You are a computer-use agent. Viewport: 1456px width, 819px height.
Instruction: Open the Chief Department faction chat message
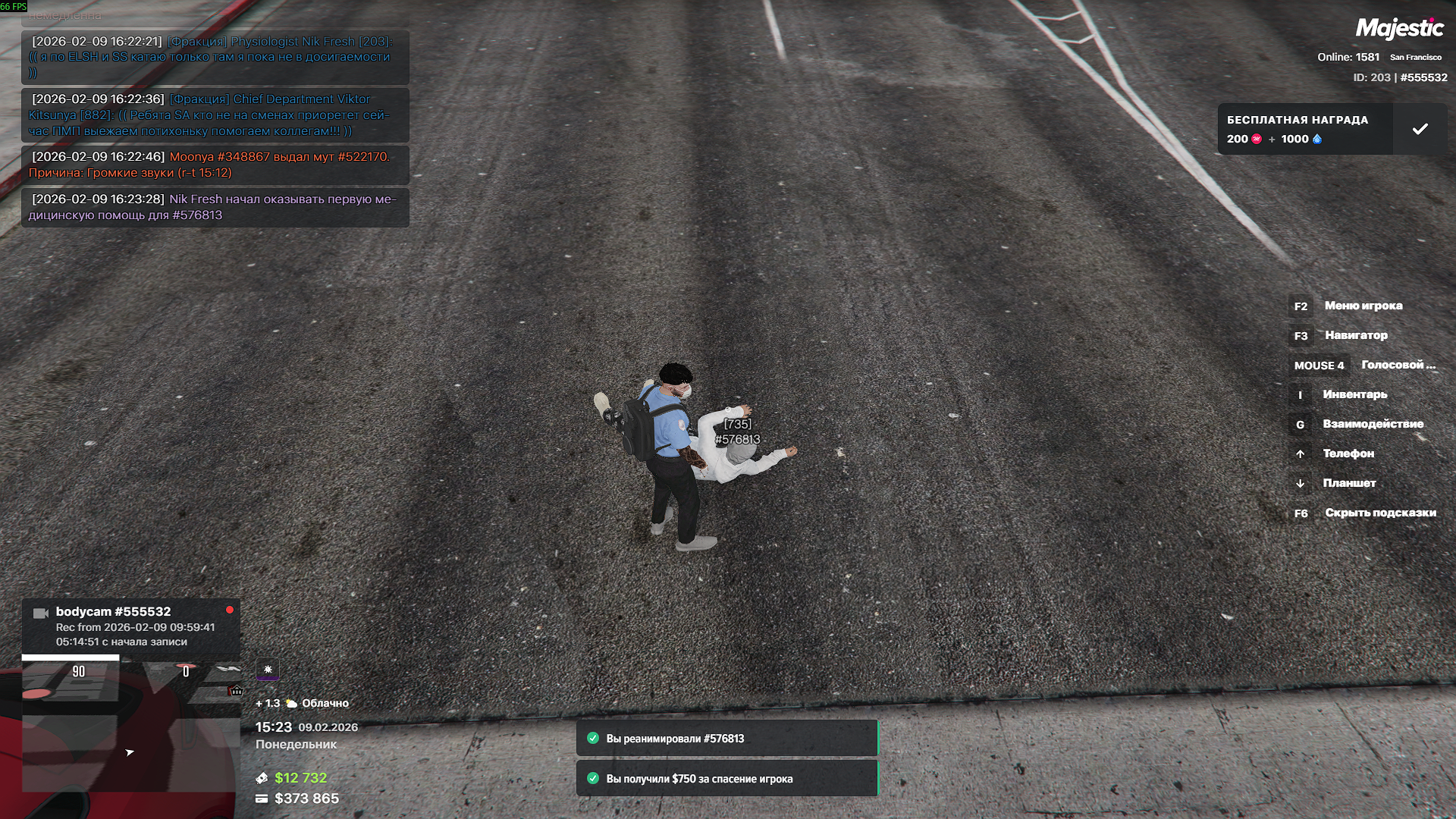[x=215, y=115]
